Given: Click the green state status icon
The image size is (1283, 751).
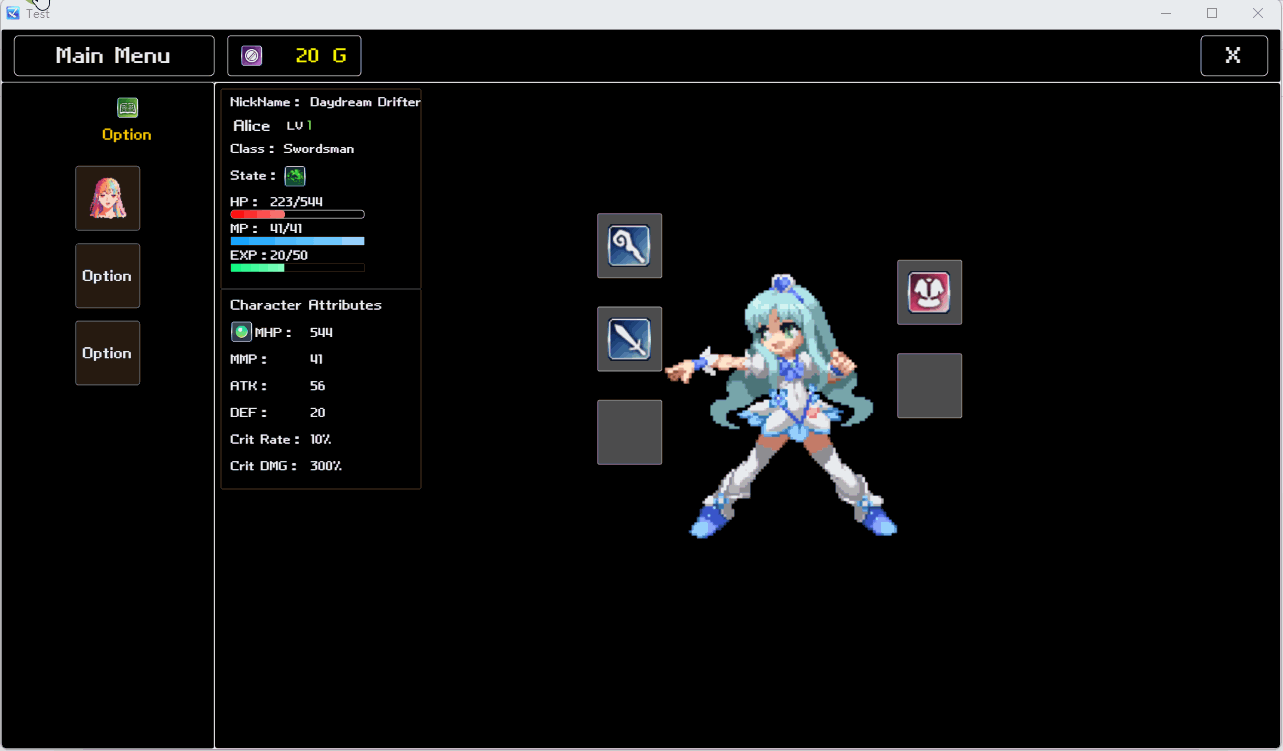Looking at the screenshot, I should pos(294,176).
